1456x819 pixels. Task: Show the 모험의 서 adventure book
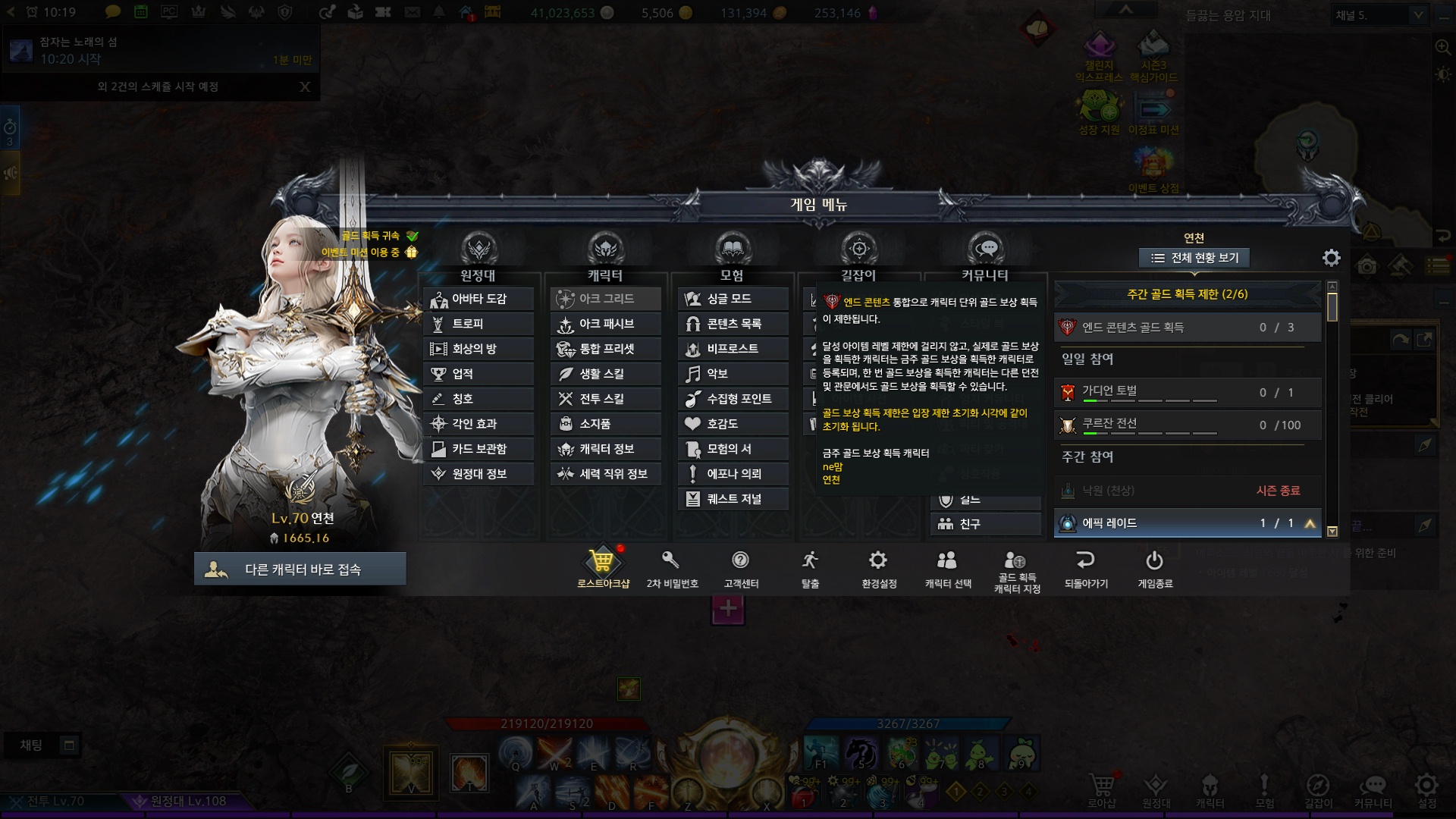pos(733,449)
